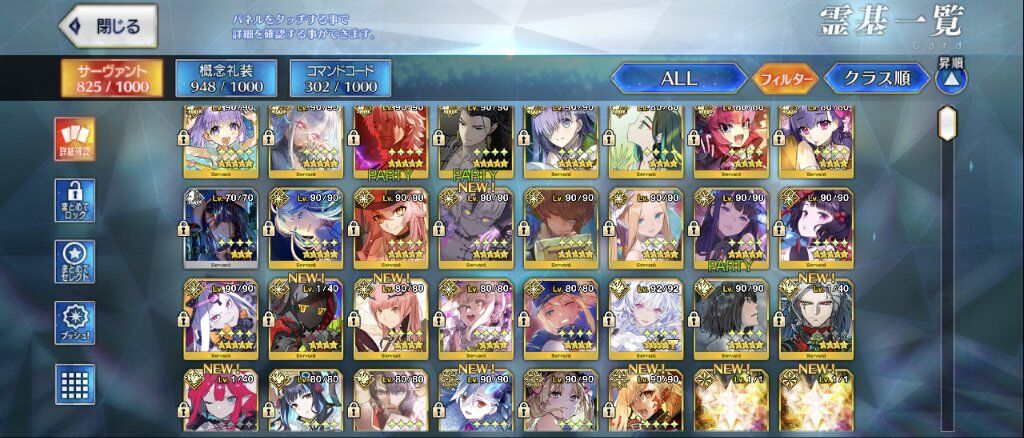Toggle the 詳細情報 card view button
The height and width of the screenshot is (438, 1024).
pos(74,139)
